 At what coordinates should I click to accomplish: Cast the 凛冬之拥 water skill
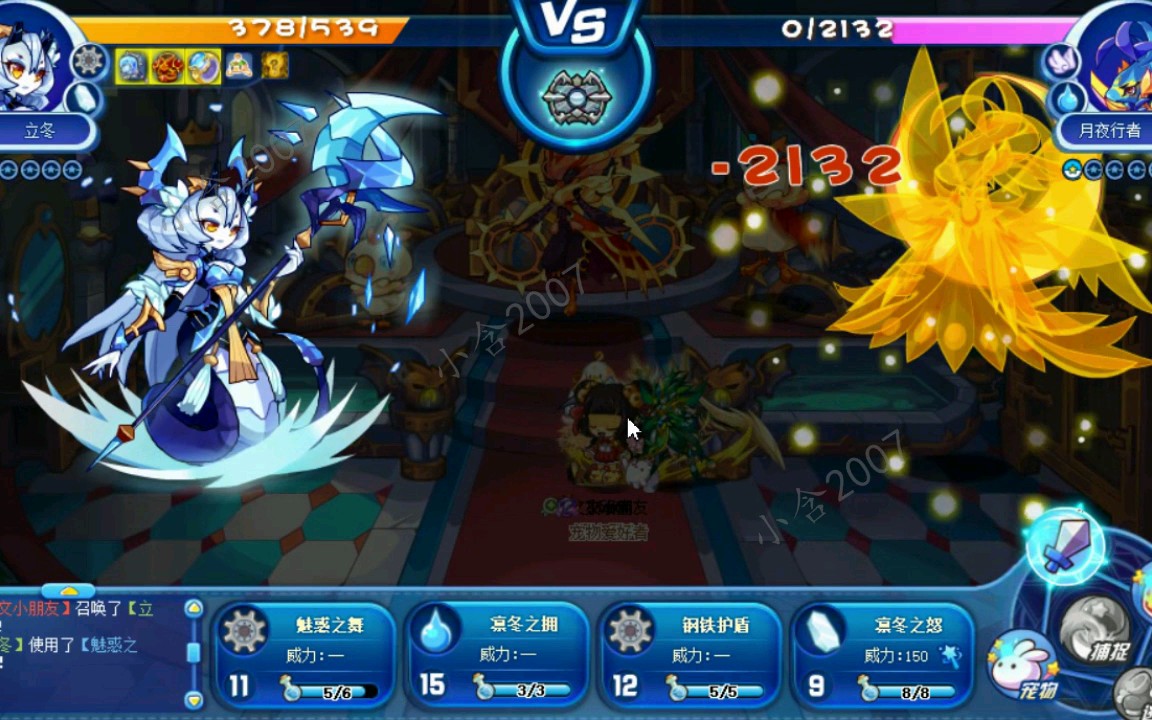(497, 655)
